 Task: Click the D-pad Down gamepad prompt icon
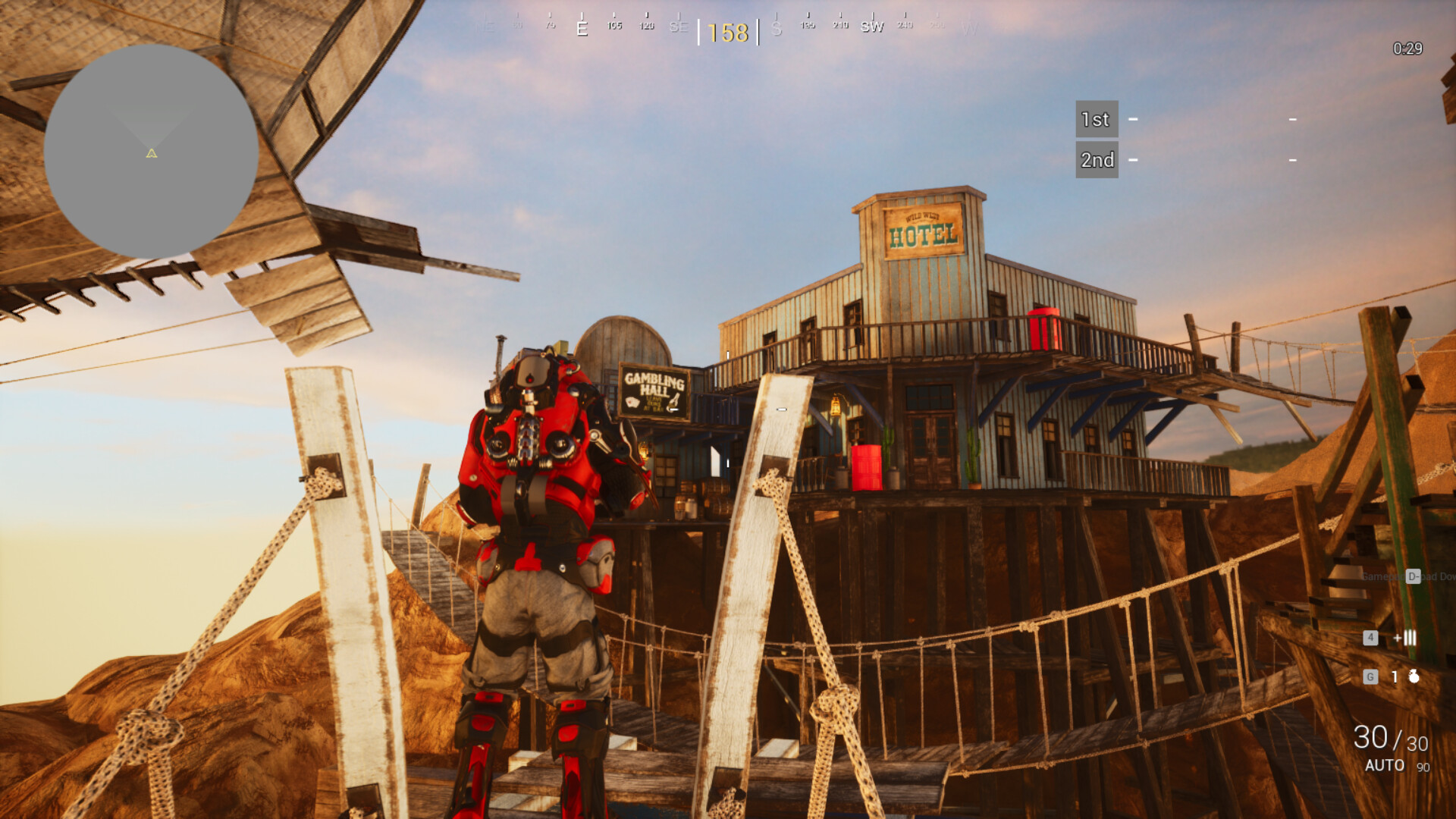click(x=1413, y=576)
